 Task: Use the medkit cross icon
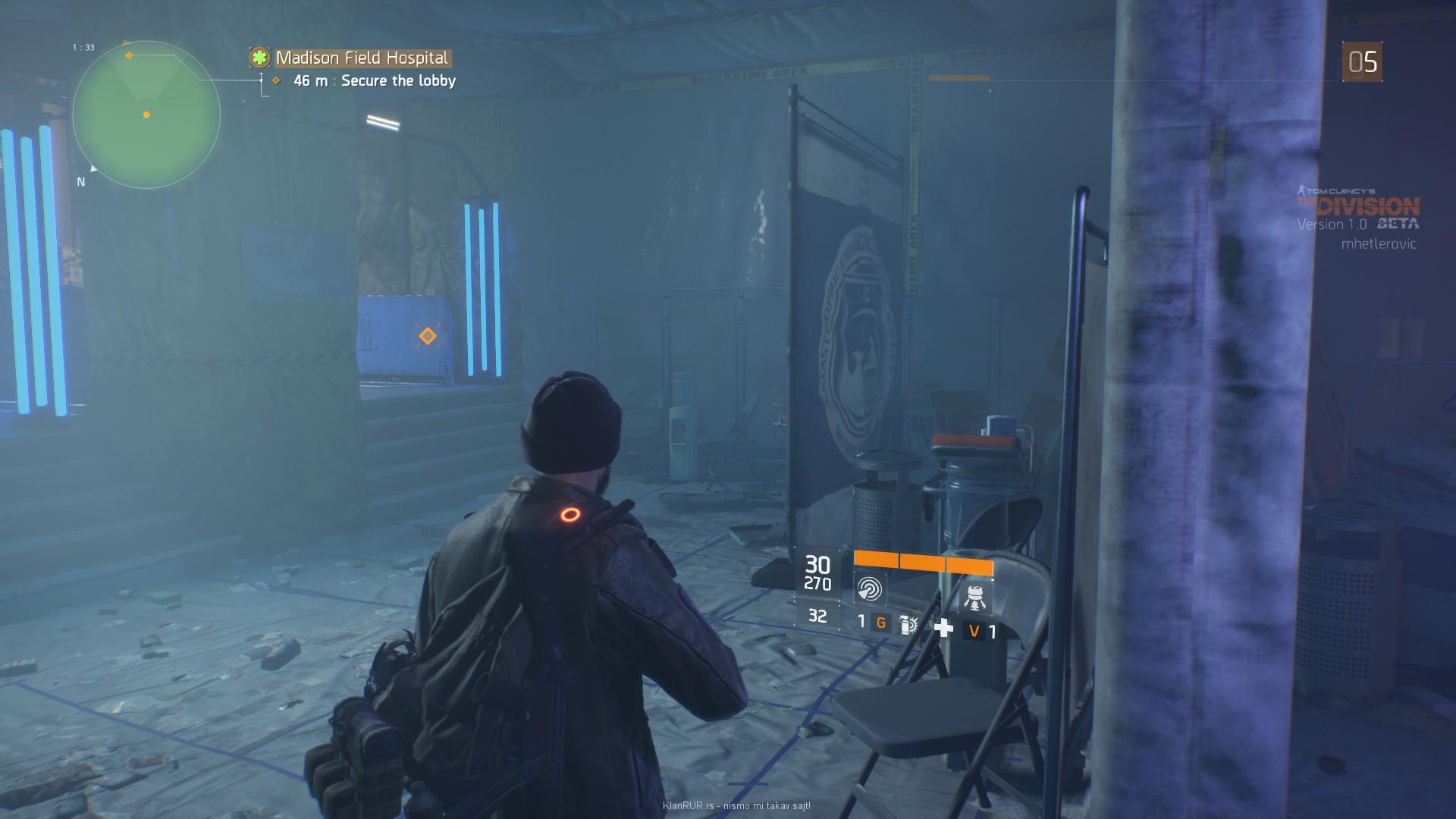[943, 628]
